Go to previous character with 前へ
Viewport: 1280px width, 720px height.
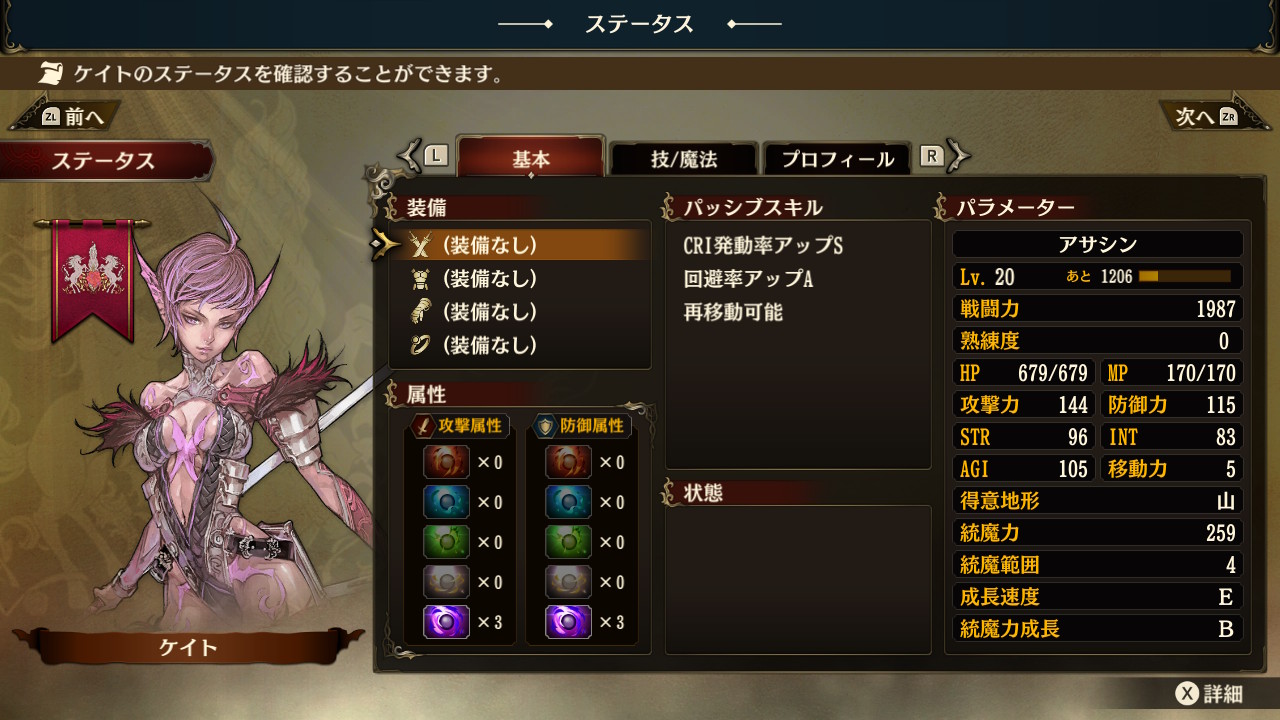coord(66,117)
